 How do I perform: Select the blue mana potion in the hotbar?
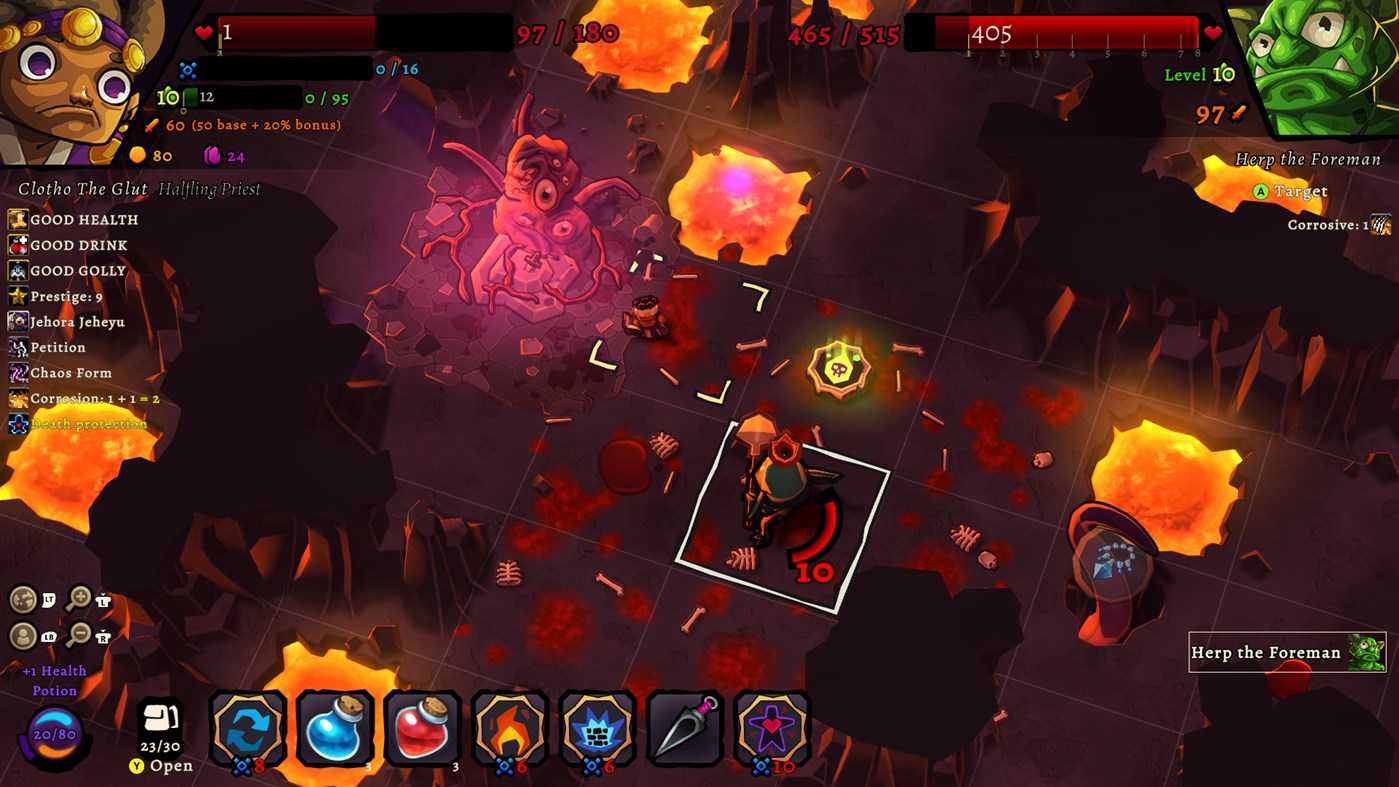pos(335,728)
